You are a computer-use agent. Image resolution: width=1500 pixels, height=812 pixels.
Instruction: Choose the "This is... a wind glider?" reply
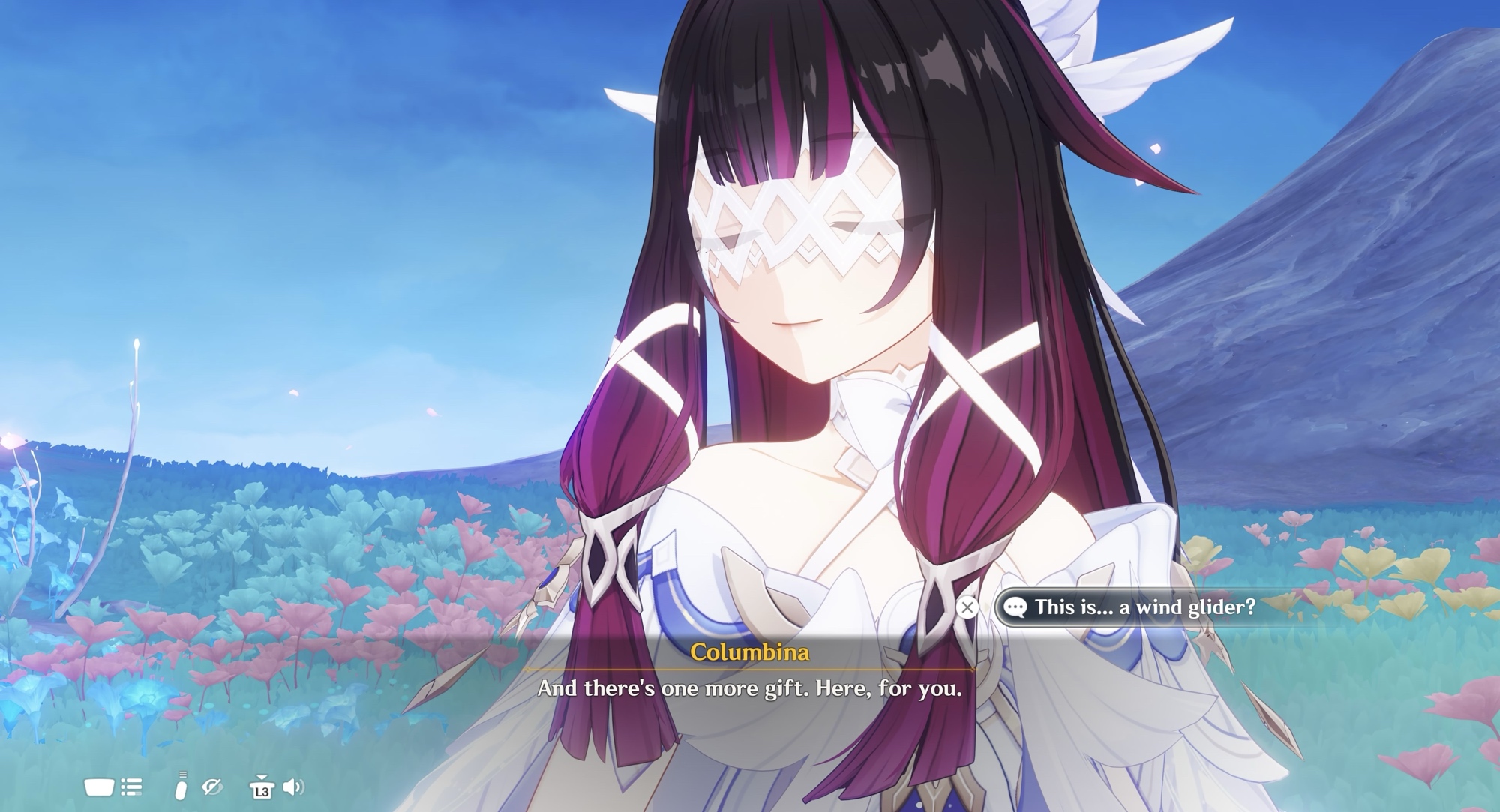pos(1144,607)
